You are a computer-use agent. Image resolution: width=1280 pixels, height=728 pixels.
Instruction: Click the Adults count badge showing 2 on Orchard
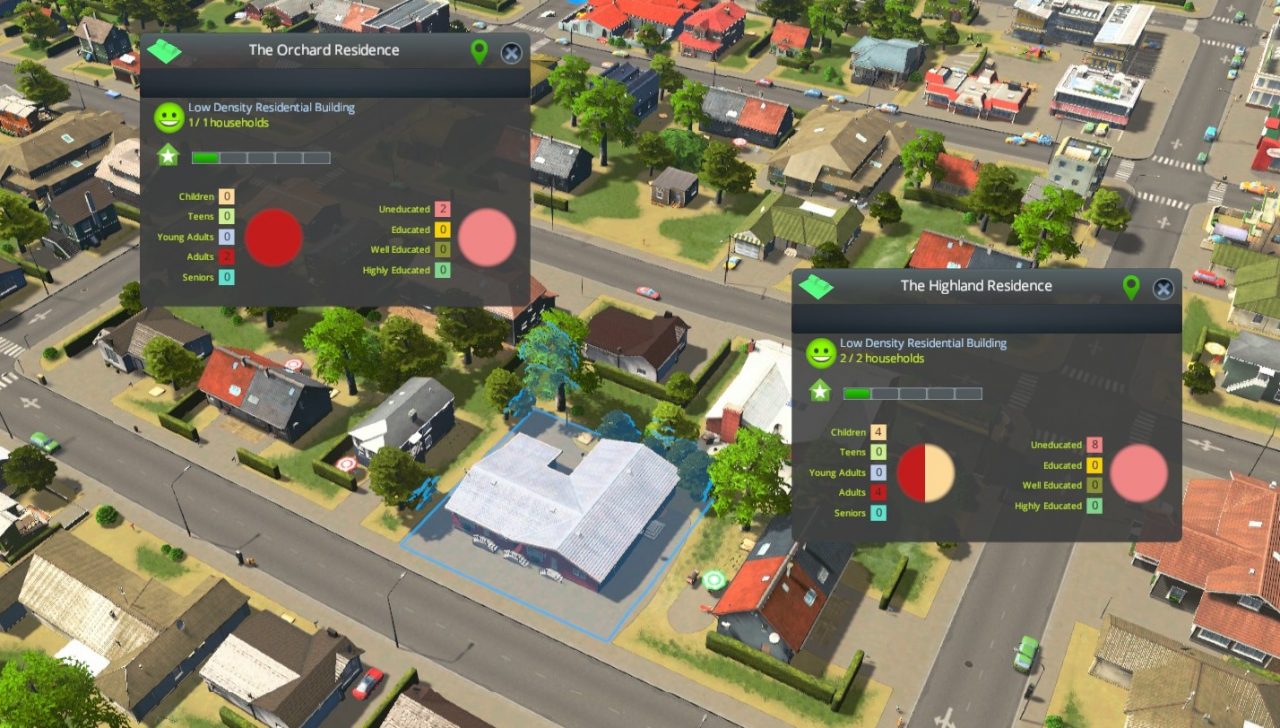point(227,256)
